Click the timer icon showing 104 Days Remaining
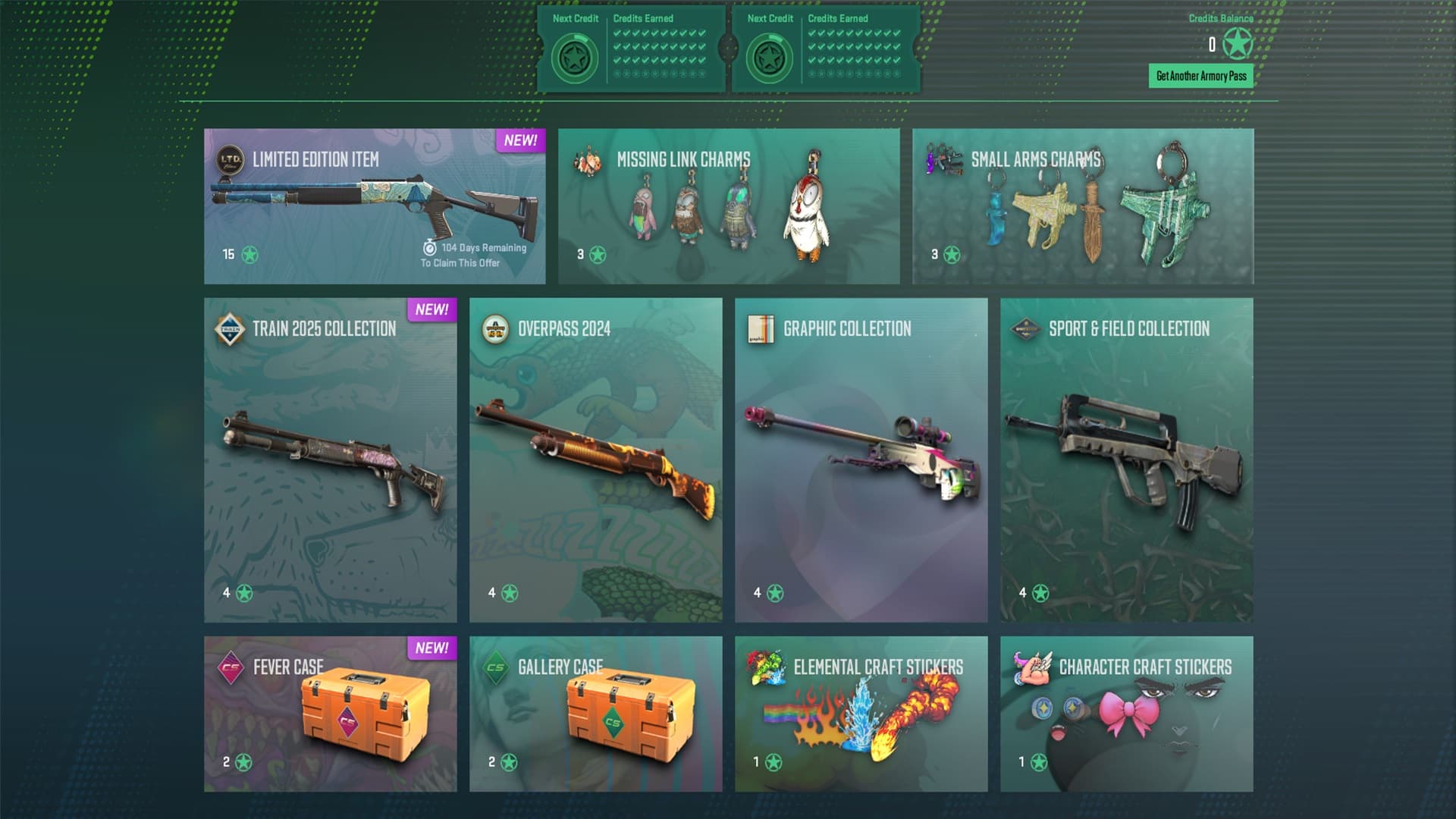Screen dimensions: 1456x819 [x=430, y=249]
